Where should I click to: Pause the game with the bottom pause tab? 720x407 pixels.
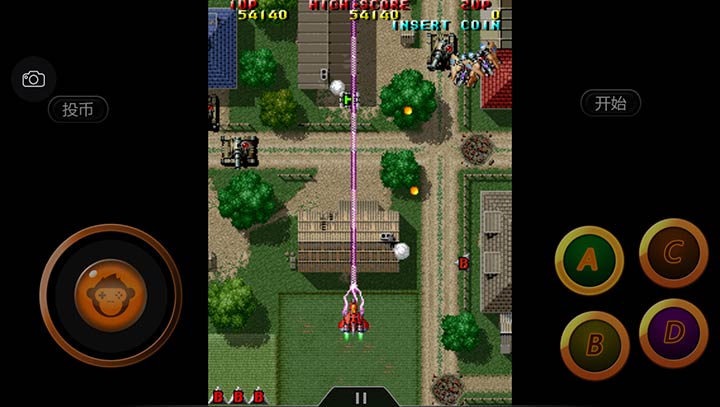[360, 397]
